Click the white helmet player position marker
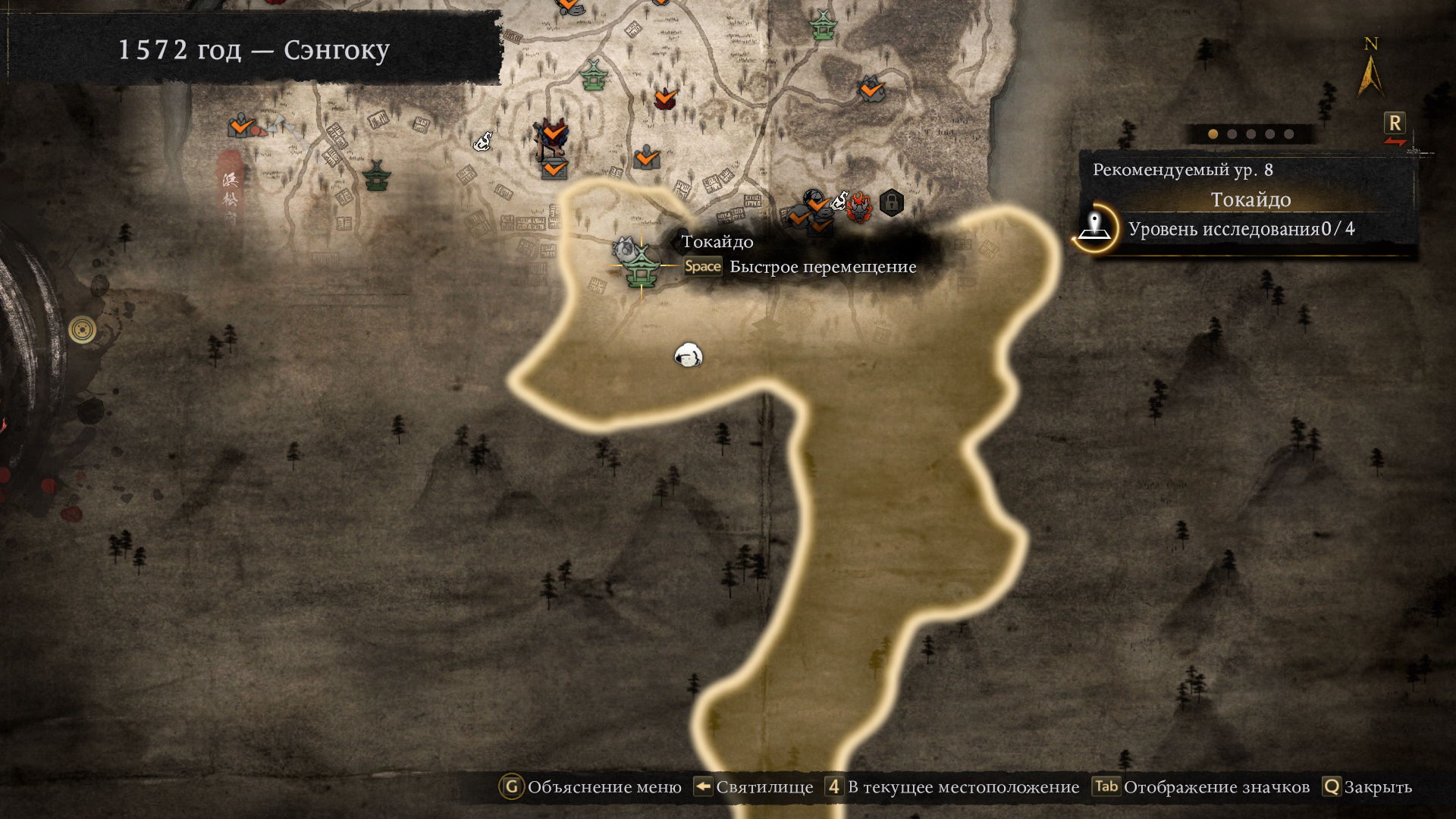The image size is (1456, 819). click(x=689, y=355)
